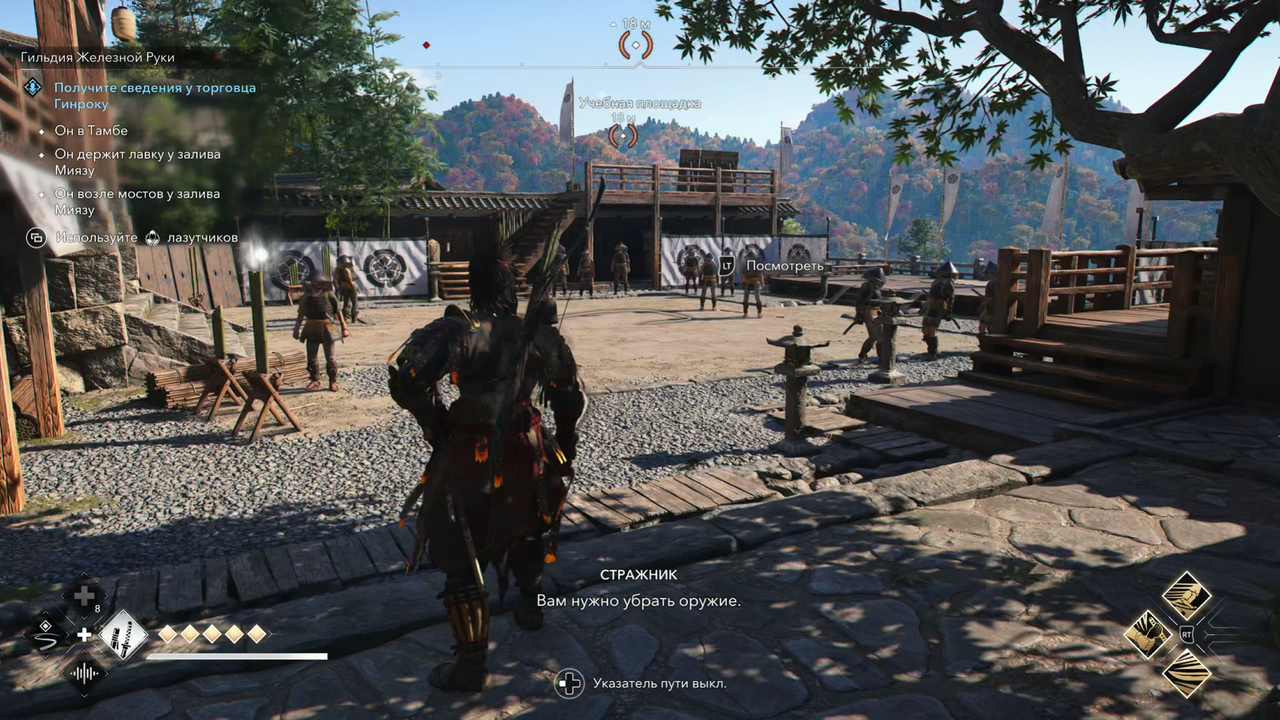1280x720 pixels.
Task: Select the equipped katana weapon icon
Action: pos(123,634)
